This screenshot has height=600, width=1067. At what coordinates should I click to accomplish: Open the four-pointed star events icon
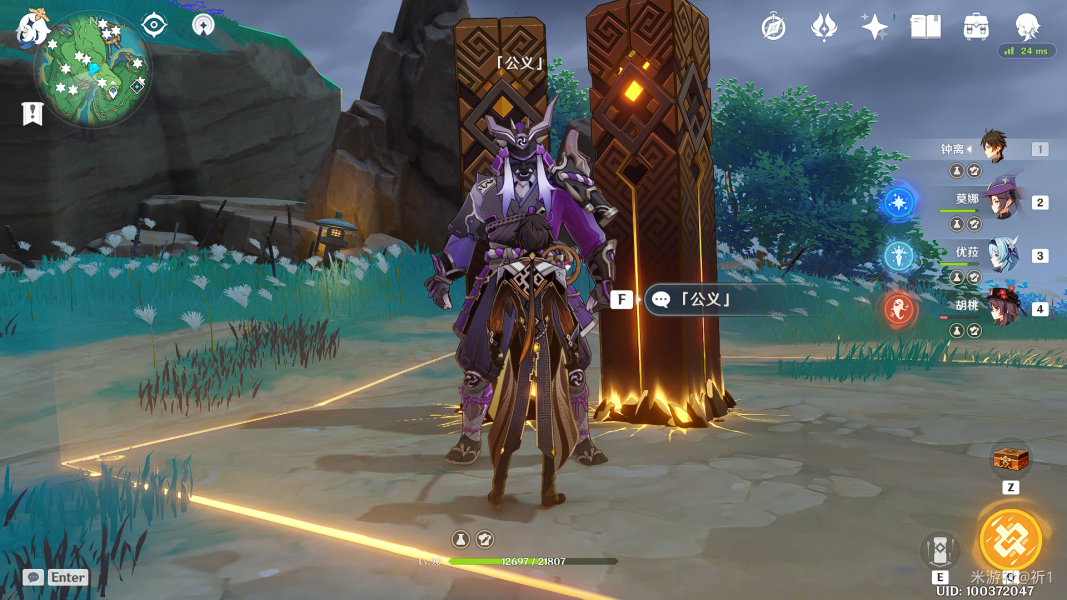(875, 27)
